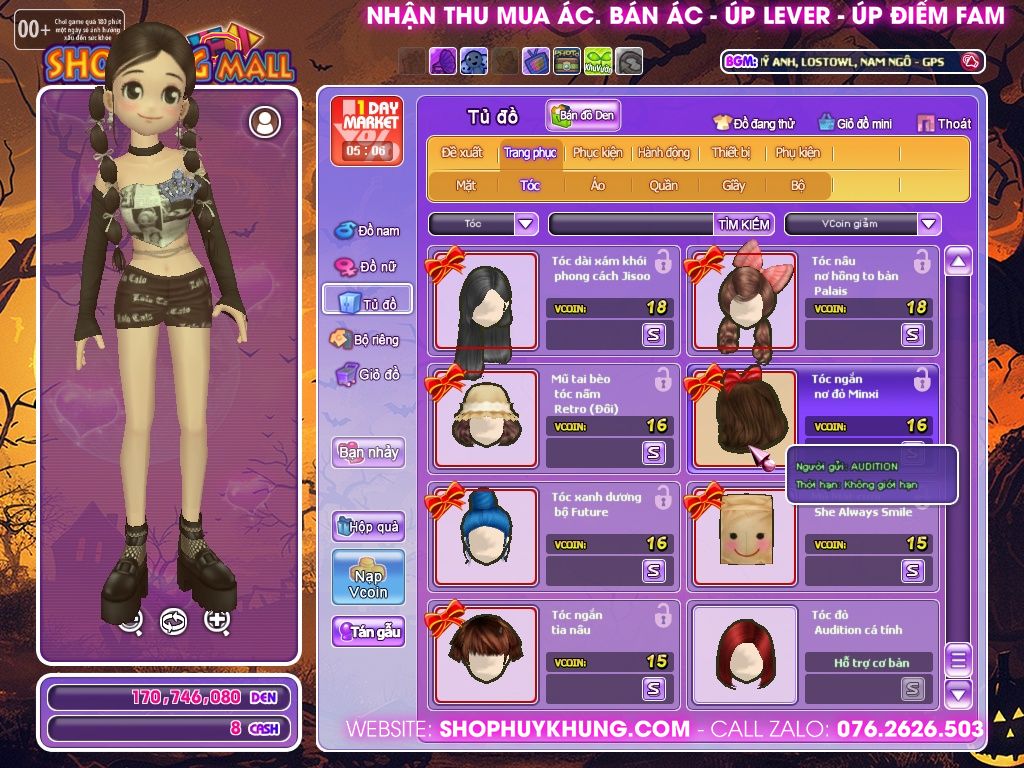Open the Hộp quà gift box
The height and width of the screenshot is (768, 1024).
pos(368,527)
